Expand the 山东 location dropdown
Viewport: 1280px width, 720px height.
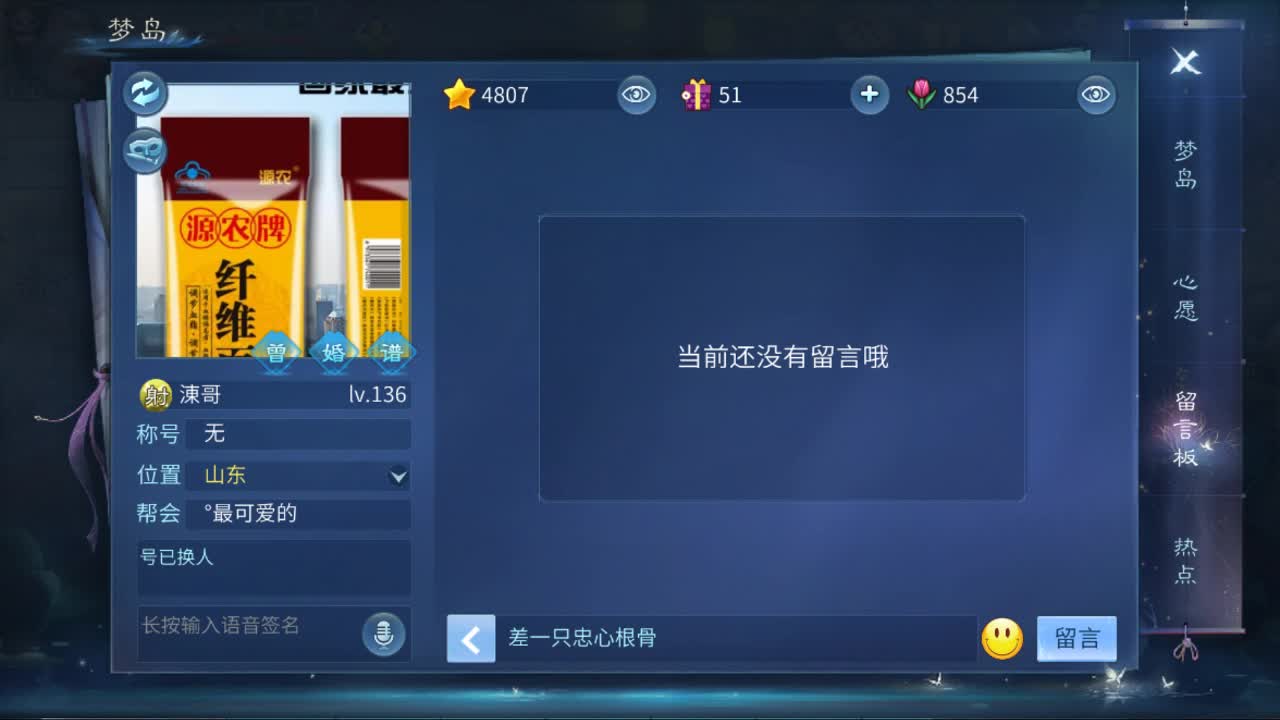click(x=398, y=475)
